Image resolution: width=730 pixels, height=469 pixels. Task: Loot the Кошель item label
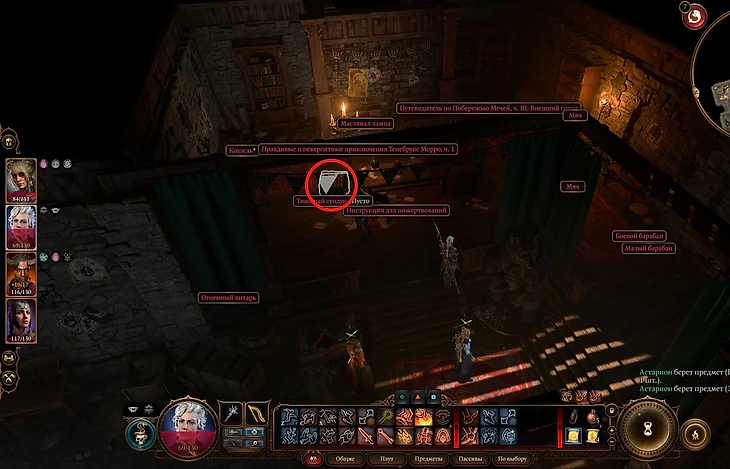[x=241, y=150]
